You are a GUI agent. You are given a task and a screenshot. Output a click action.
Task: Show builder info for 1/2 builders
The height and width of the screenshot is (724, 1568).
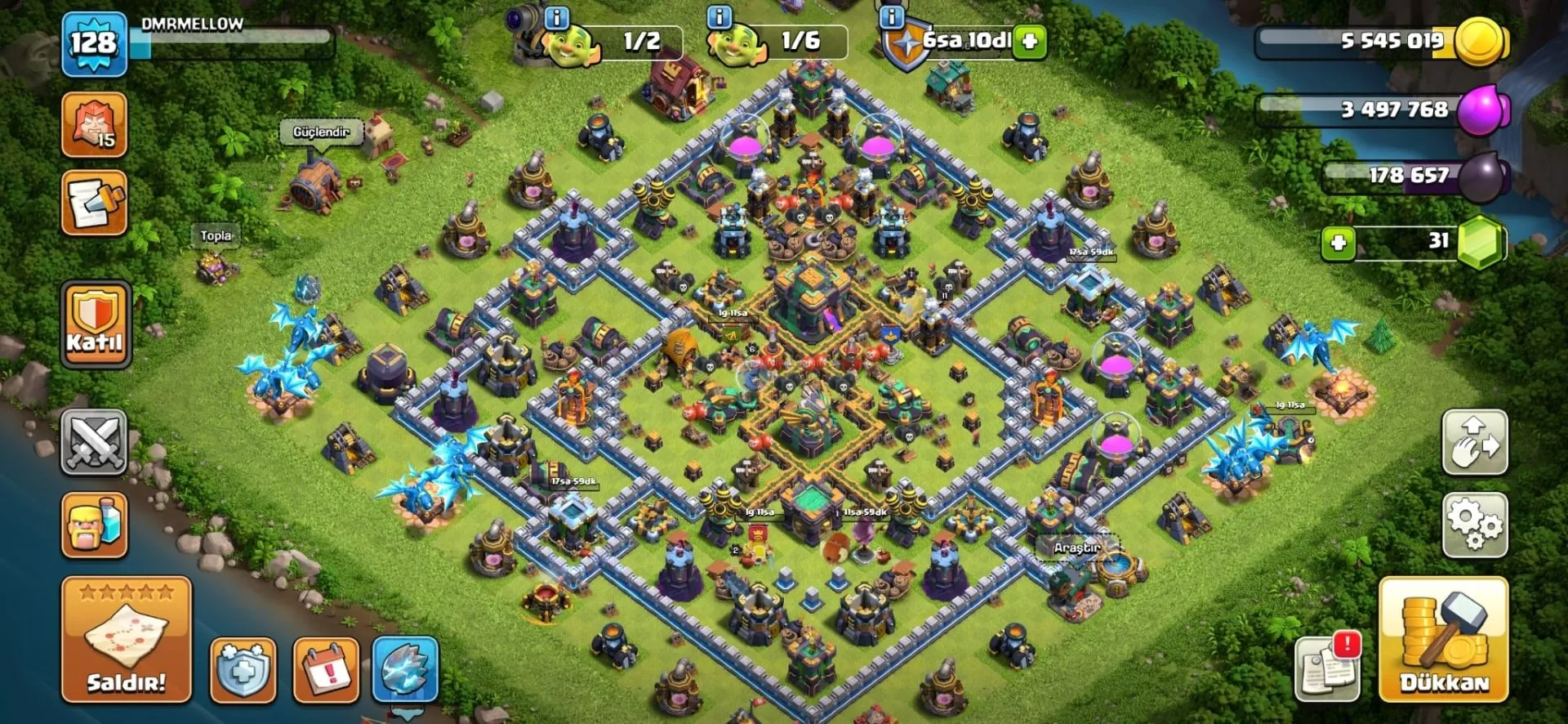556,17
